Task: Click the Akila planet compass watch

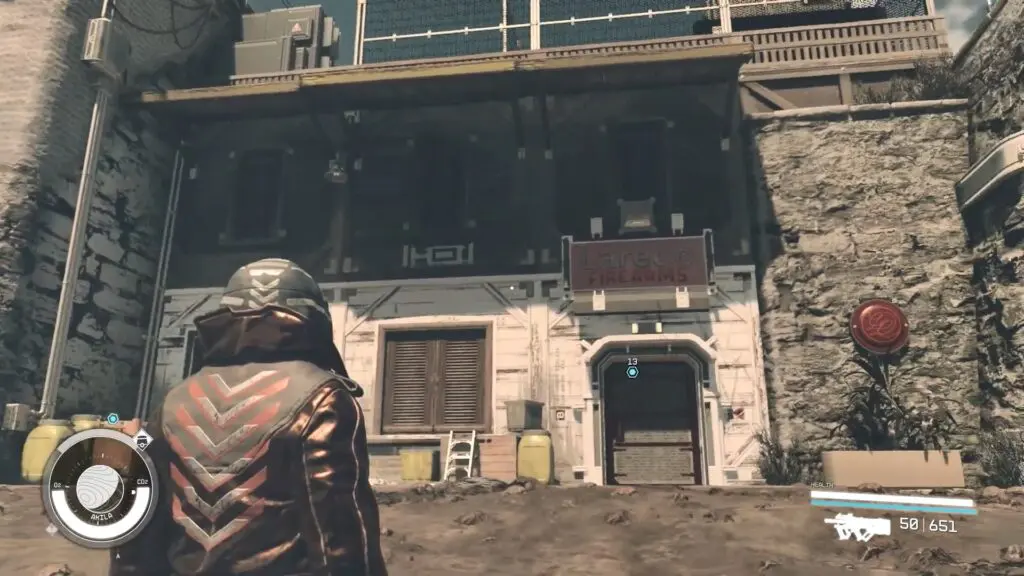Action: tap(99, 489)
